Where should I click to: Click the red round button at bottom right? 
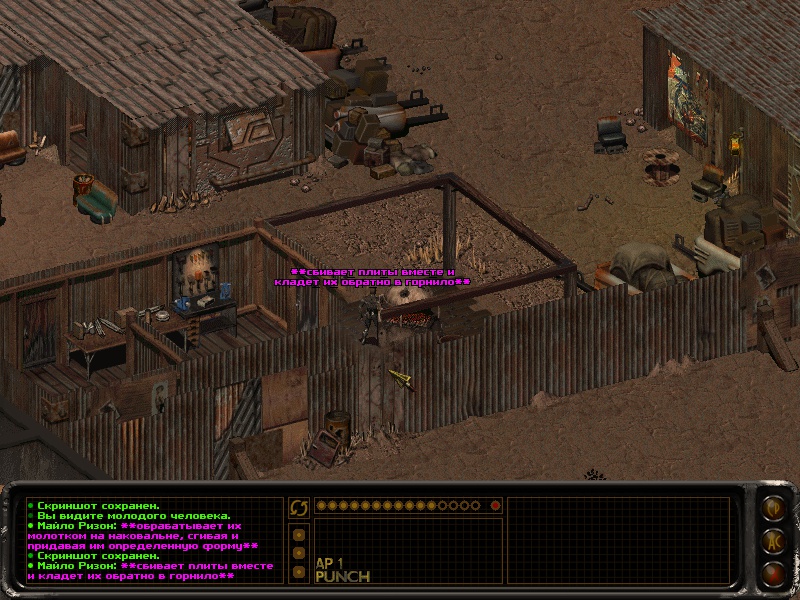tap(773, 574)
